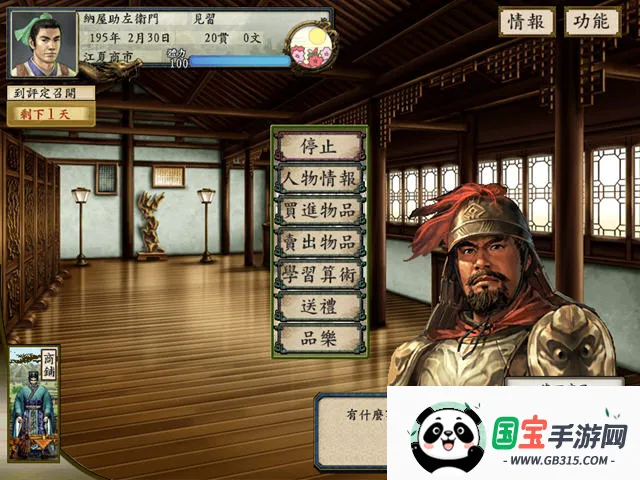Choose 品樂 menu entry

pyautogui.click(x=318, y=338)
